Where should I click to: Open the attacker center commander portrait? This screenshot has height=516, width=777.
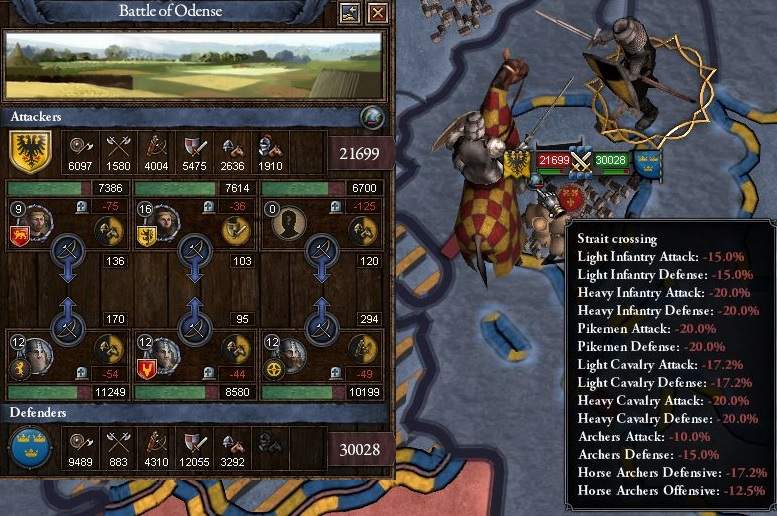[165, 219]
